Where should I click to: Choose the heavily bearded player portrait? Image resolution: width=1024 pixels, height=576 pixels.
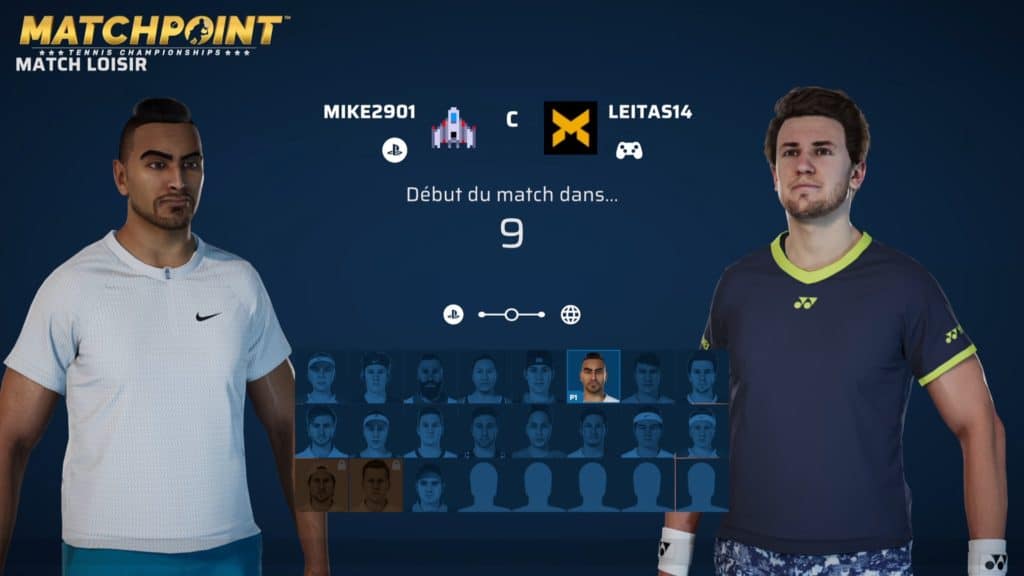pyautogui.click(x=431, y=377)
